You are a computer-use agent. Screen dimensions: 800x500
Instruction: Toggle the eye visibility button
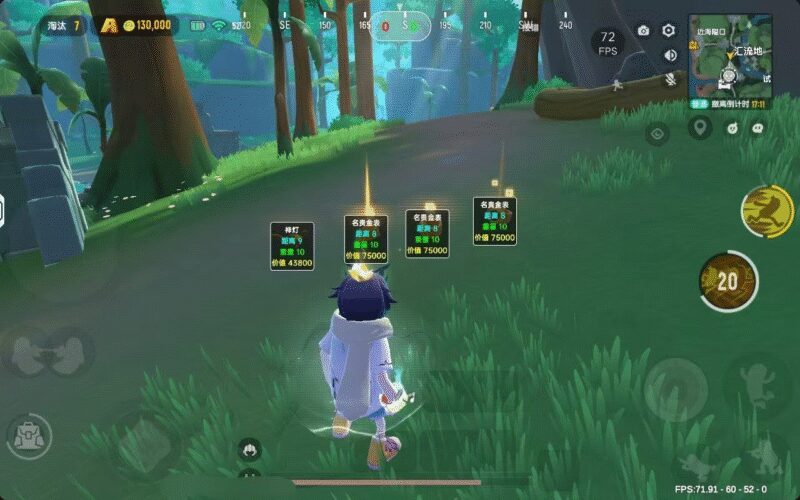point(657,132)
